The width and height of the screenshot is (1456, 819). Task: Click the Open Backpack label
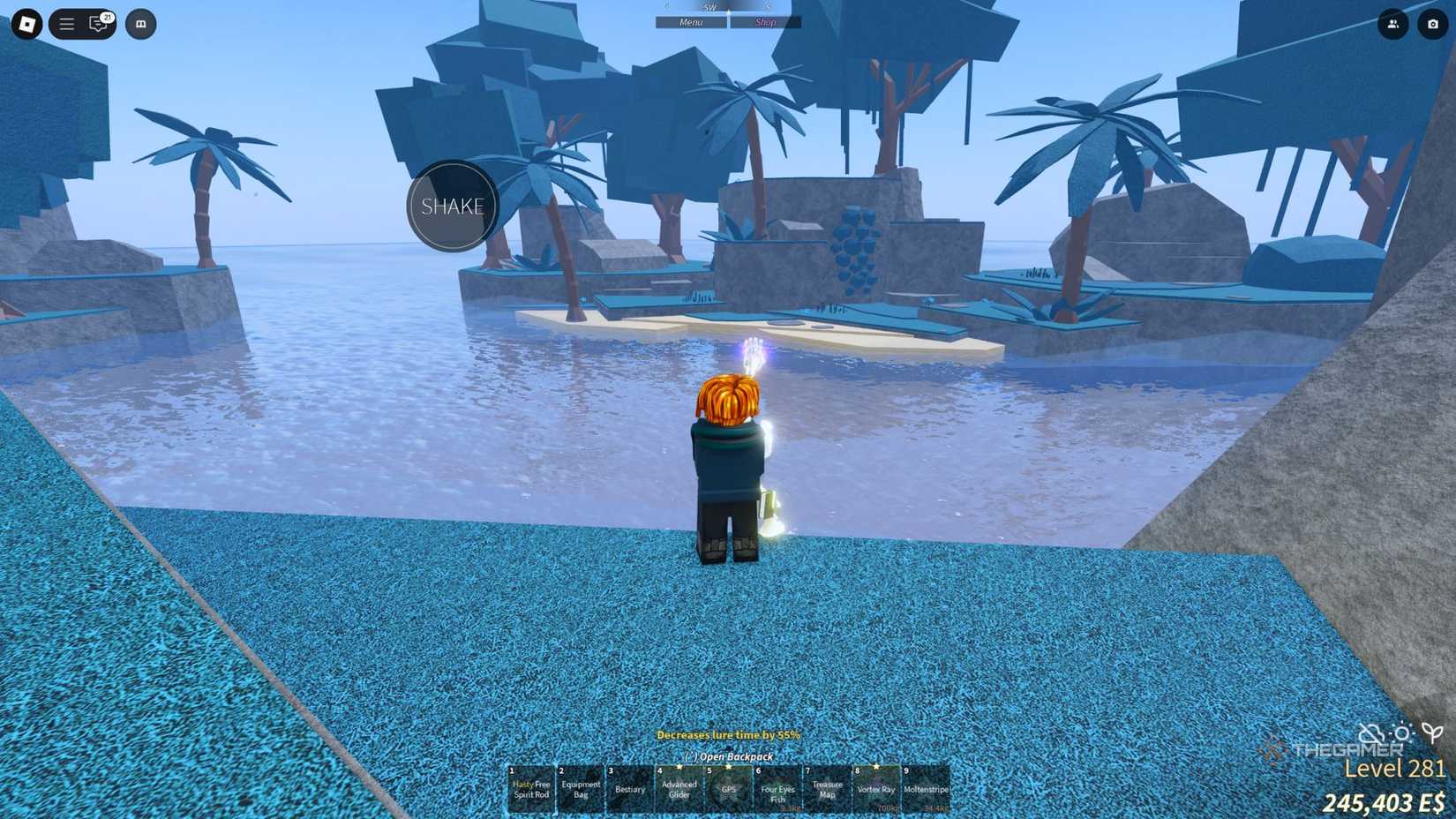727,757
